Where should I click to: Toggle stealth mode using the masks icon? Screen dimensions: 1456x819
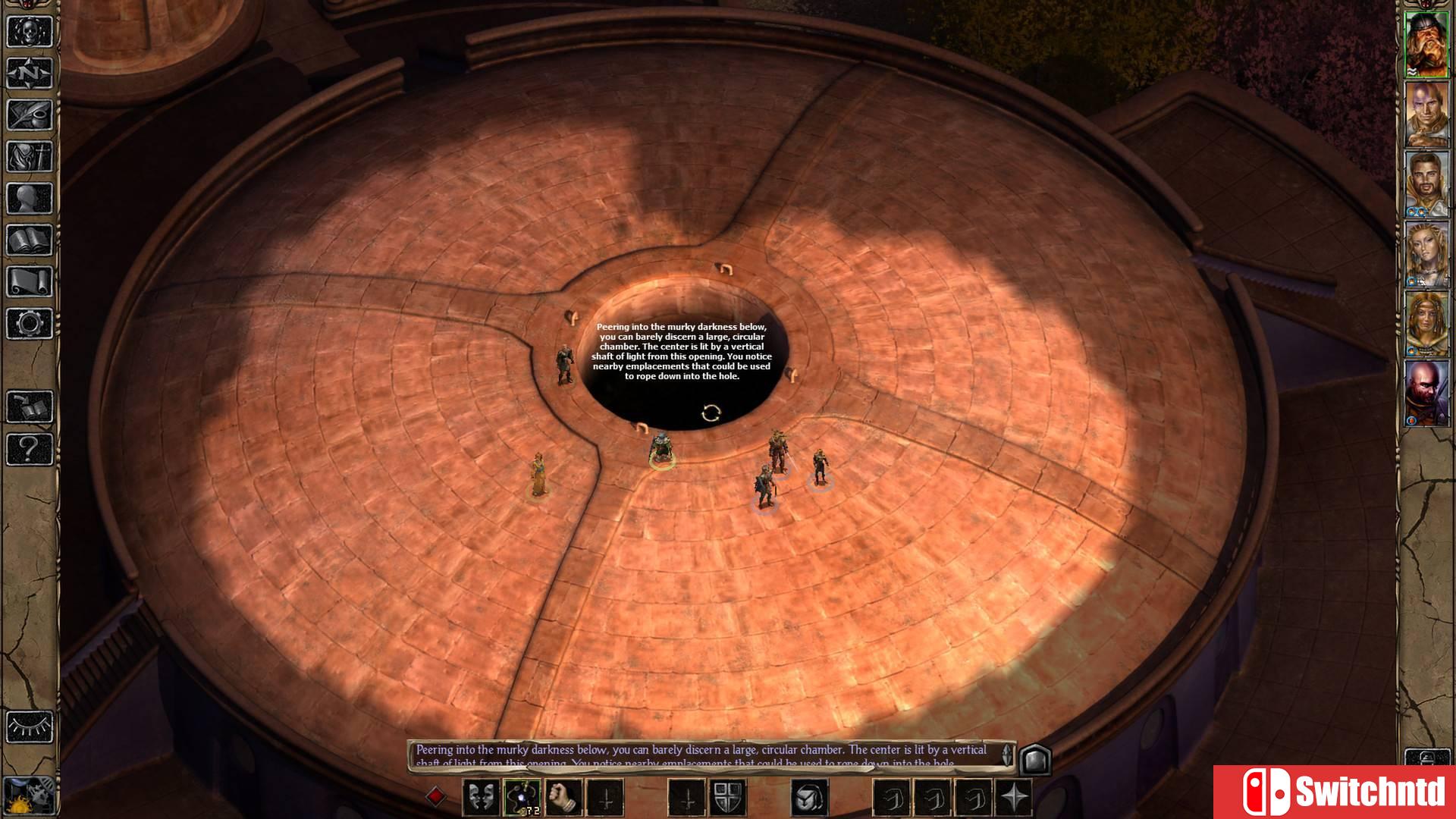pyautogui.click(x=482, y=796)
